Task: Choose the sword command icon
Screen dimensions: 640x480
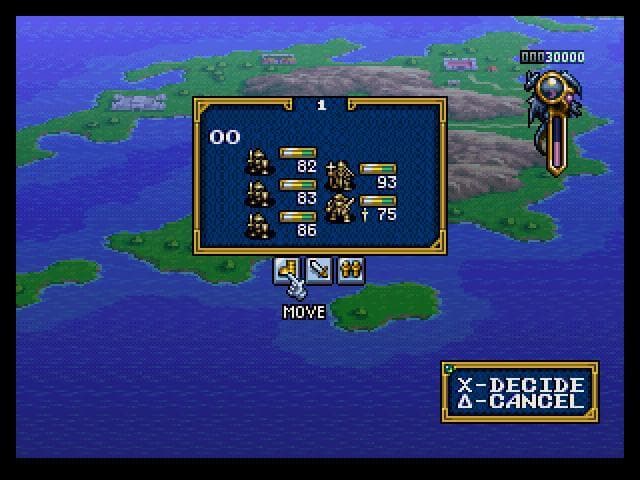Action: pos(319,270)
